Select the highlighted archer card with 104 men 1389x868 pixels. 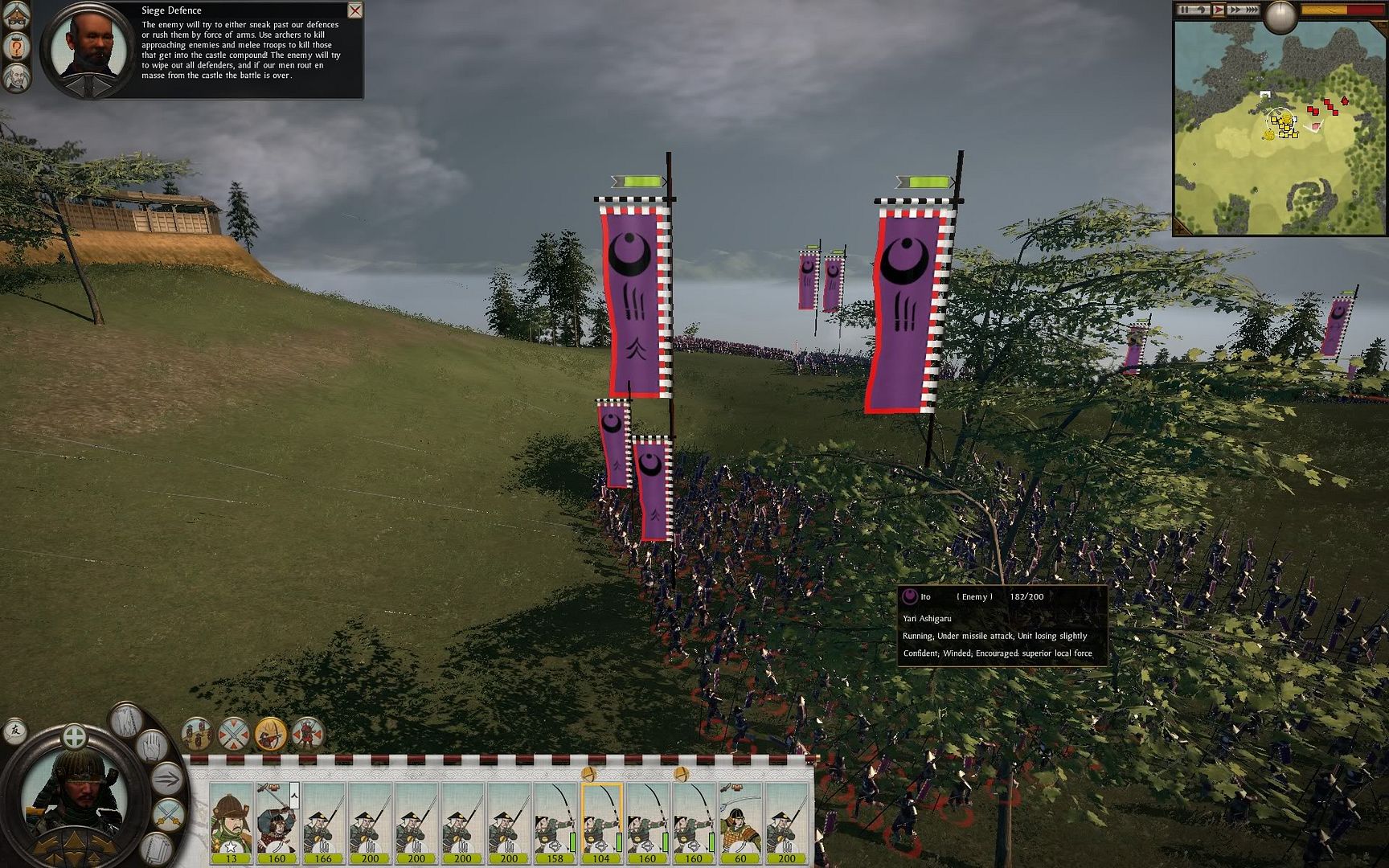coord(601,821)
